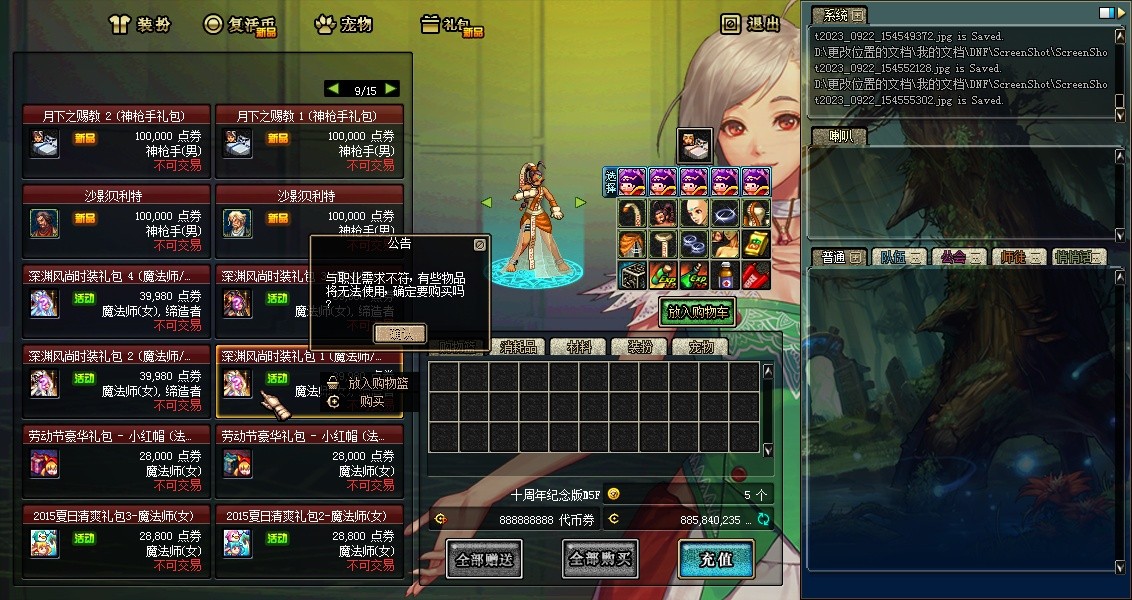Recharge using the 充值 button
This screenshot has height=600, width=1132.
click(x=716, y=559)
